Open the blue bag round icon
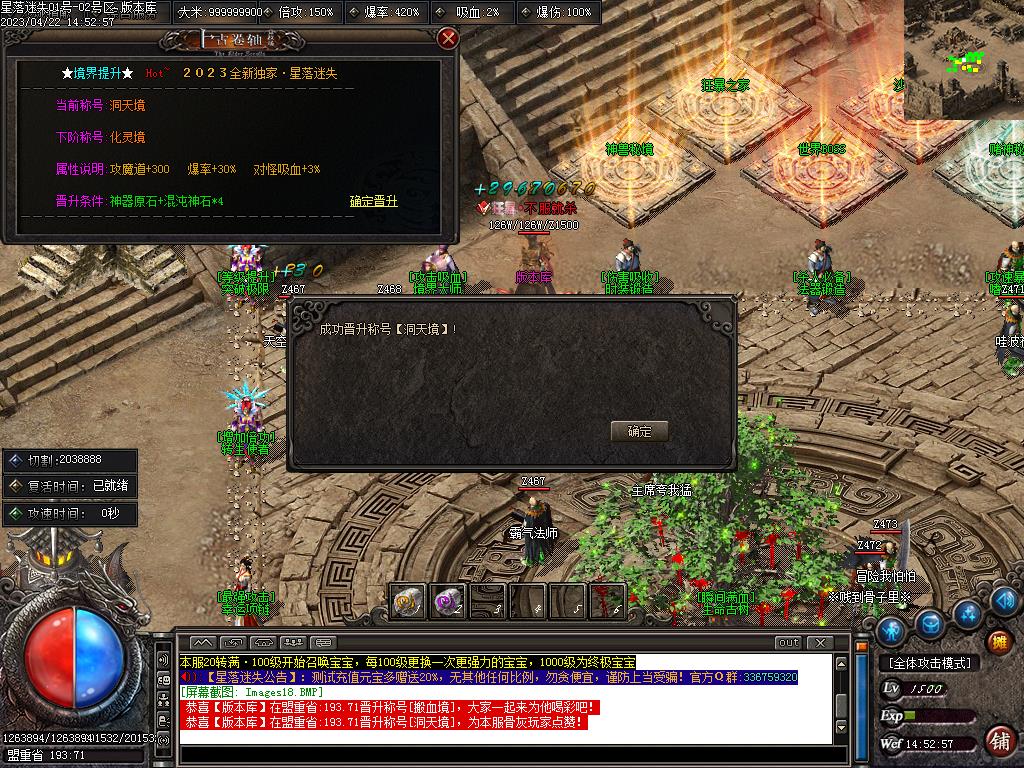Screen dimensions: 1024x768 [930, 624]
